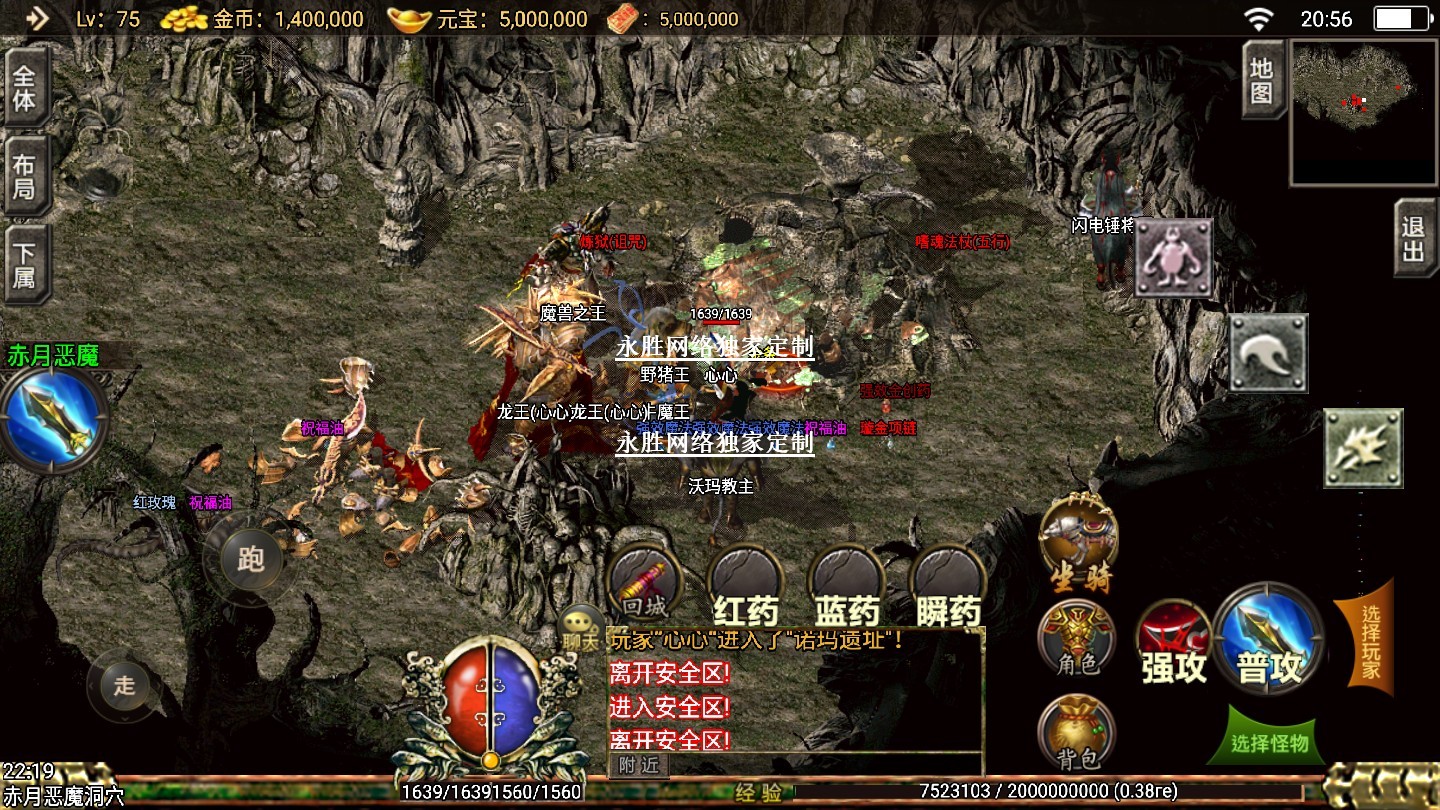Perform a 普攻 normal attack
Viewport: 1440px width, 810px height.
[x=1270, y=638]
